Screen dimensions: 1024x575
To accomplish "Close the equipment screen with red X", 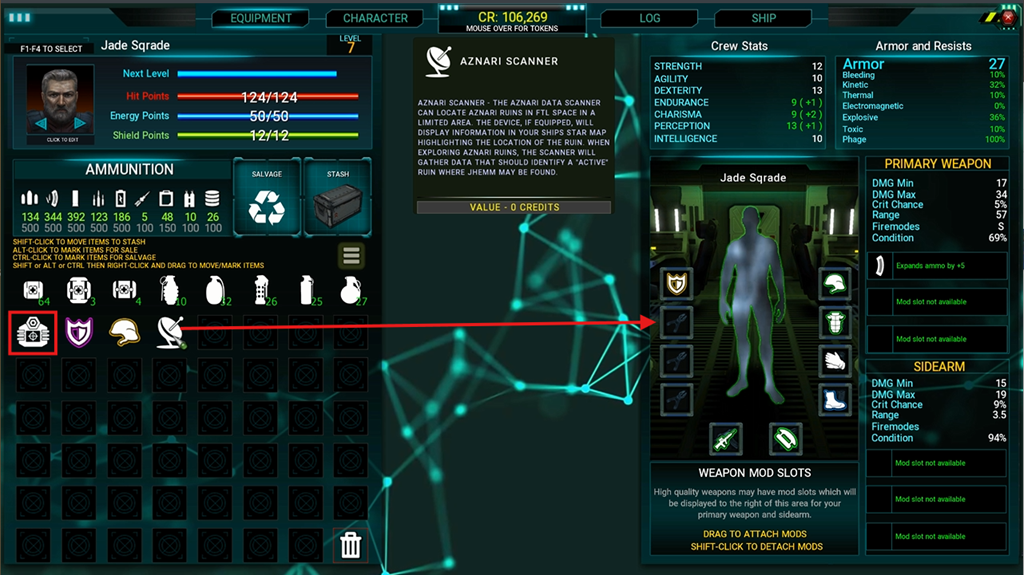I will point(1007,18).
